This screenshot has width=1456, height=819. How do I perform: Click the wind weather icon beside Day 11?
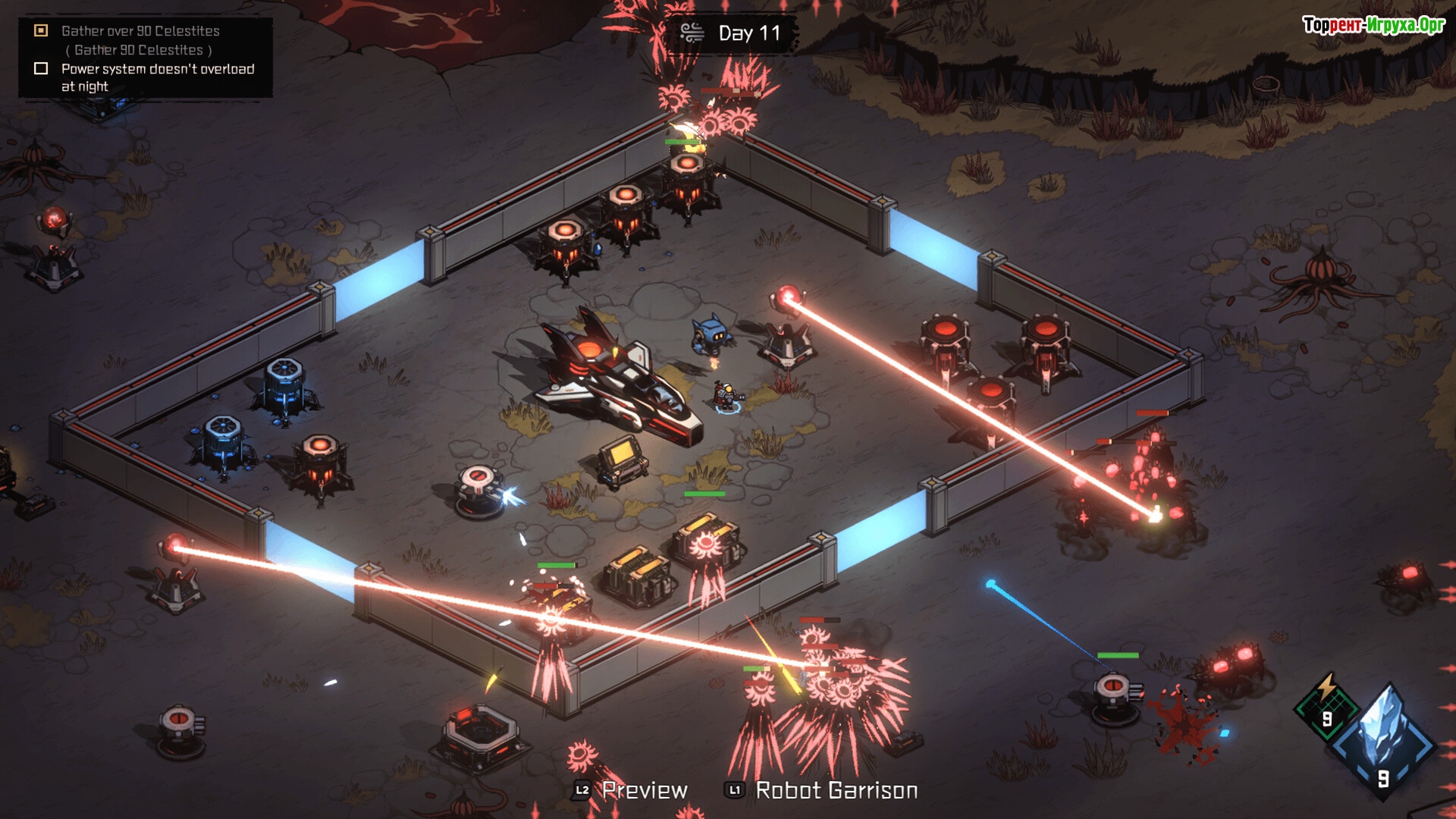click(x=692, y=33)
